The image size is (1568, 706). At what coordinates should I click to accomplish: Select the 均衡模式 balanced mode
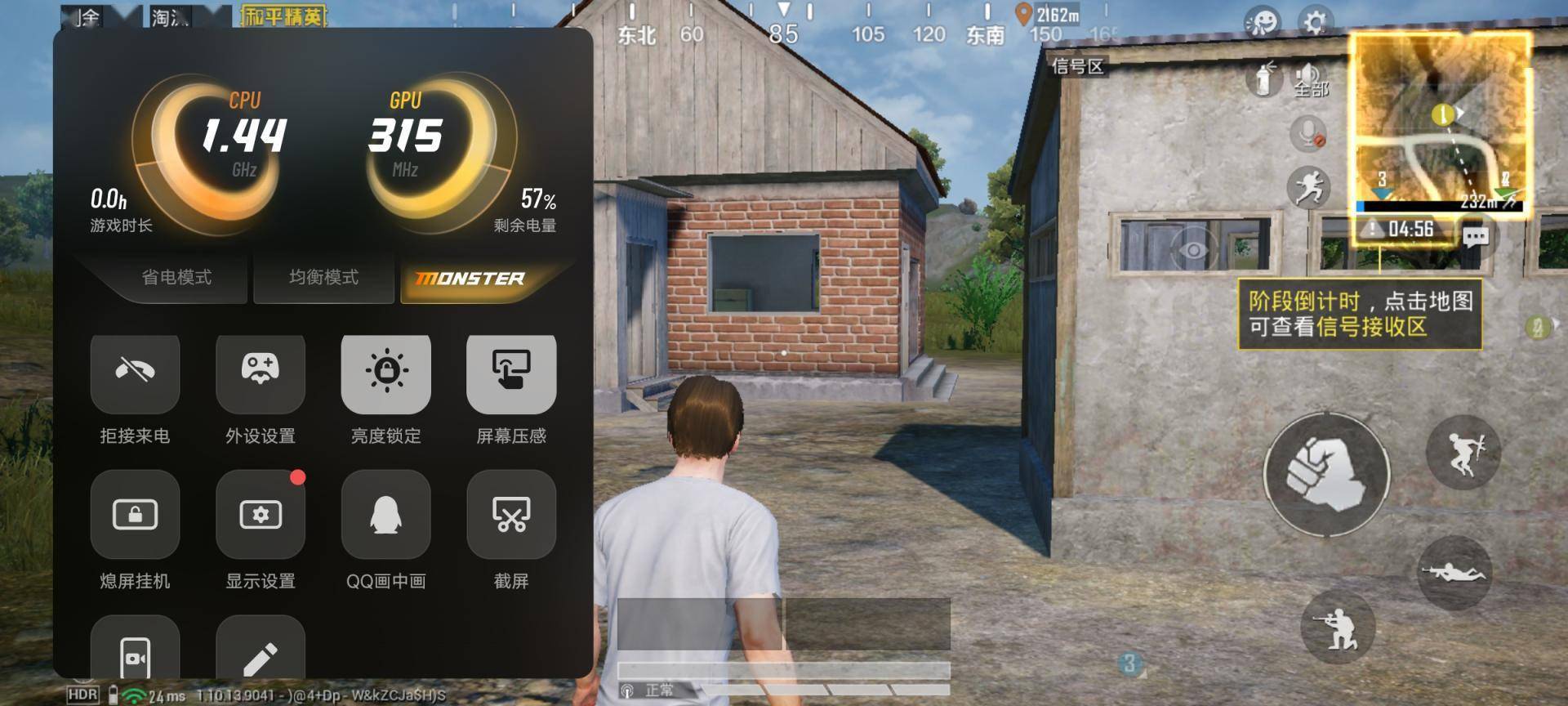coord(323,278)
